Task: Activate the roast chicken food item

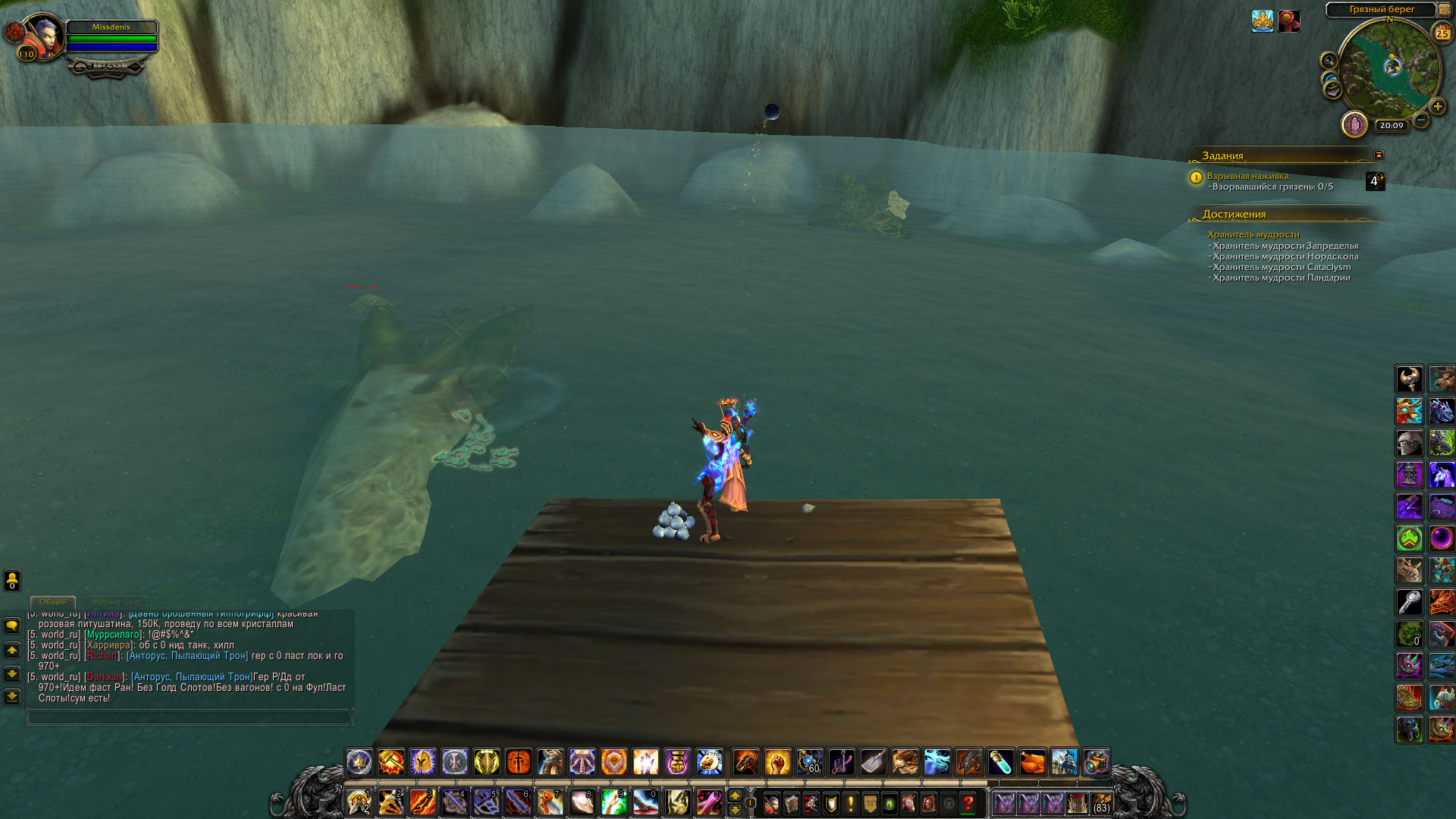Action: tap(1032, 761)
